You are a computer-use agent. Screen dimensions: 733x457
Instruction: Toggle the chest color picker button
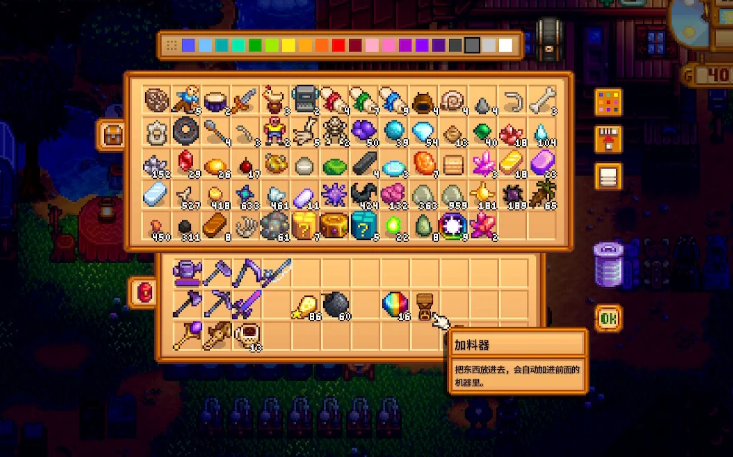pos(608,102)
